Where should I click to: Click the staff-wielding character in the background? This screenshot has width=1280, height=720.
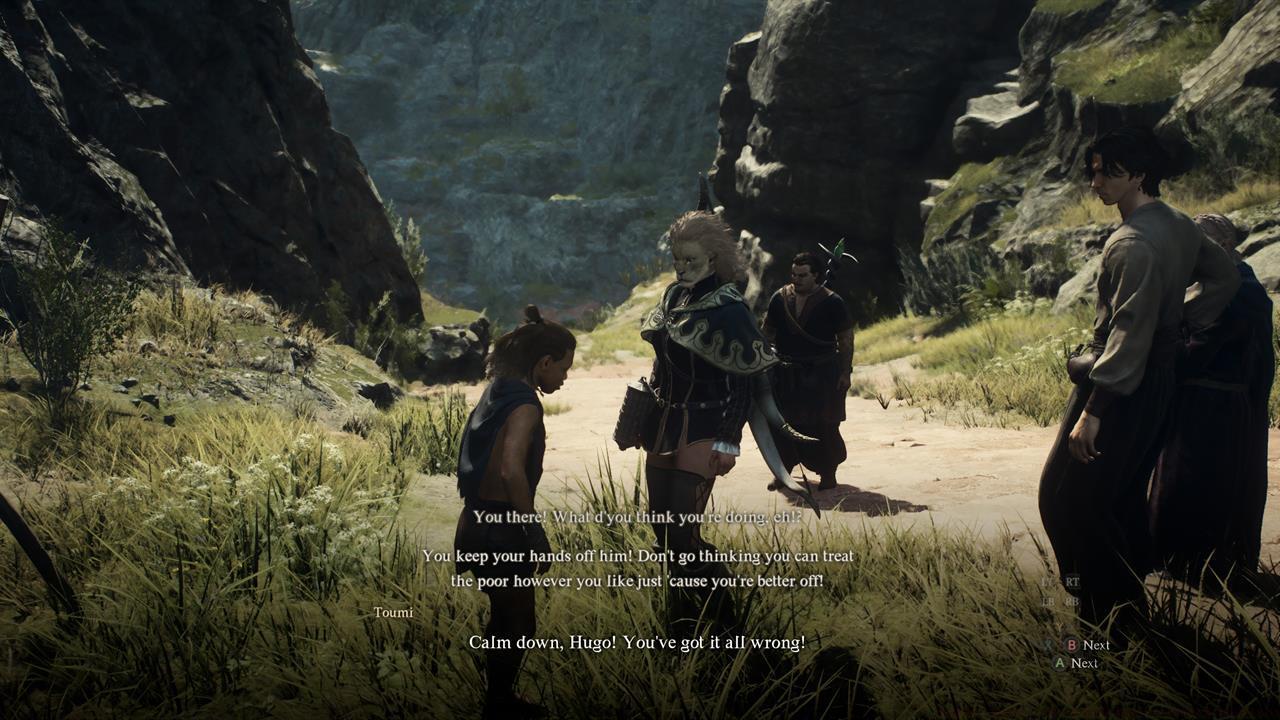[810, 340]
